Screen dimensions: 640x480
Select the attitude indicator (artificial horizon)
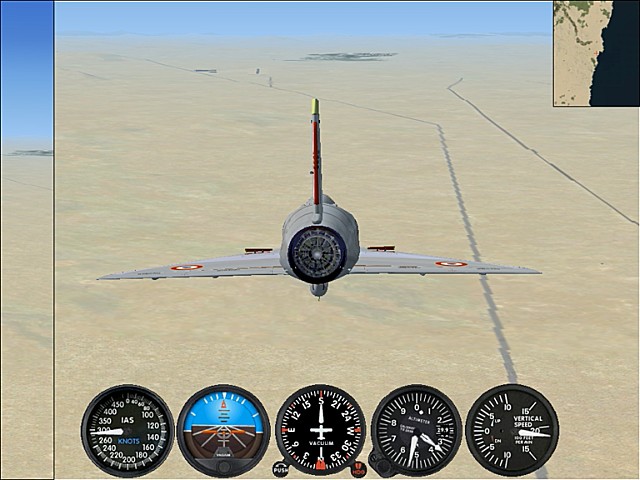click(223, 430)
